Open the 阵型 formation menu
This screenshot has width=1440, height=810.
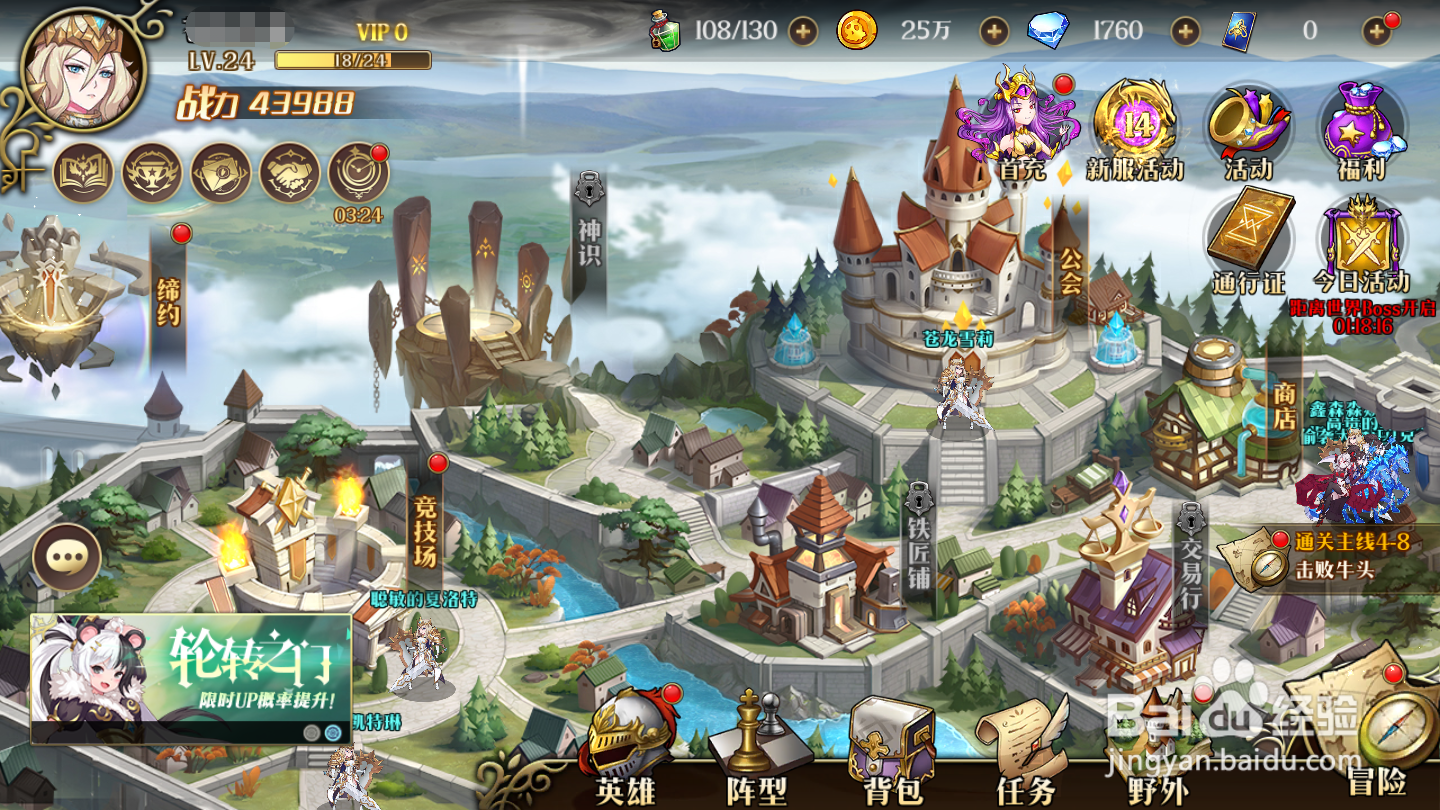click(x=756, y=752)
